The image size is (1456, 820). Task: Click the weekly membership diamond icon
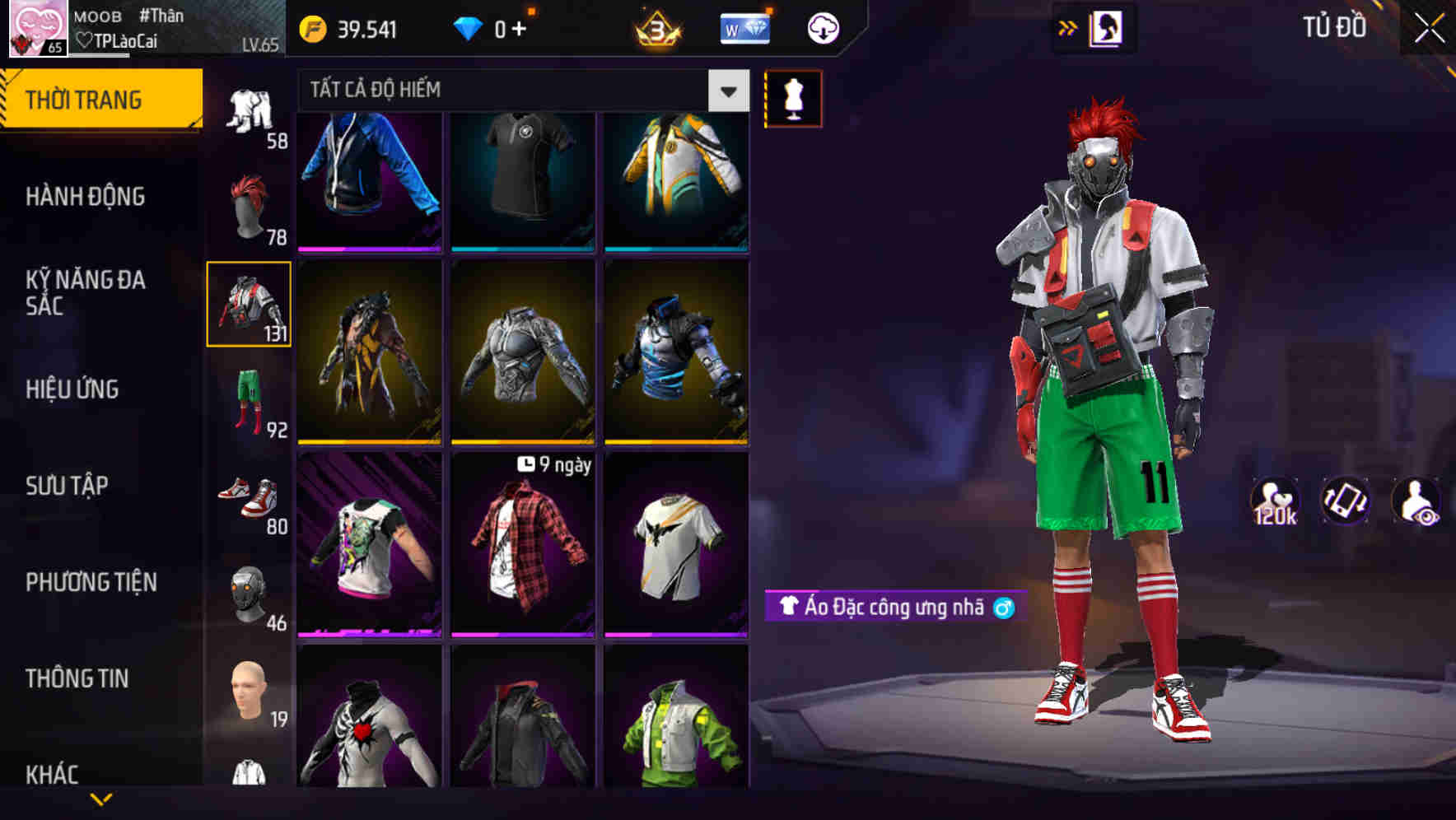point(744,27)
